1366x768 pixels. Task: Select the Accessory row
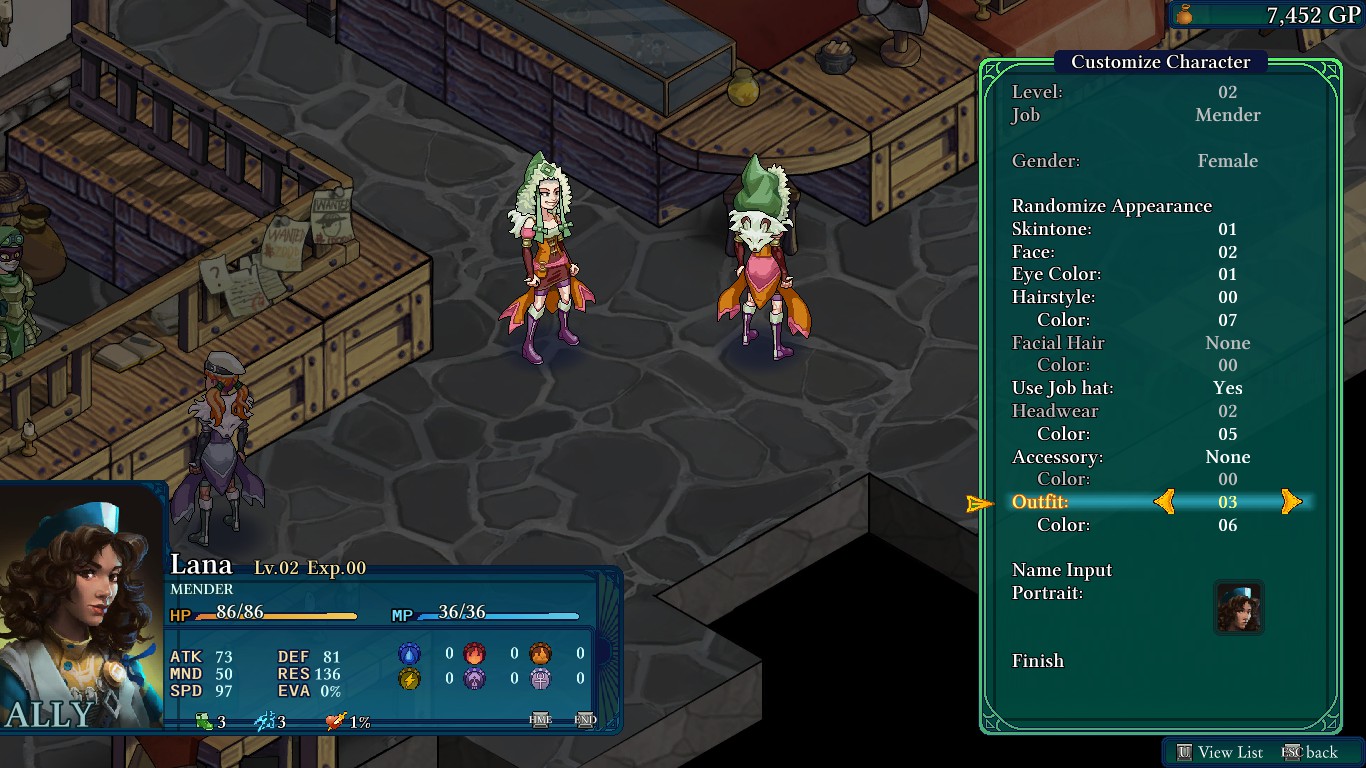click(1057, 457)
